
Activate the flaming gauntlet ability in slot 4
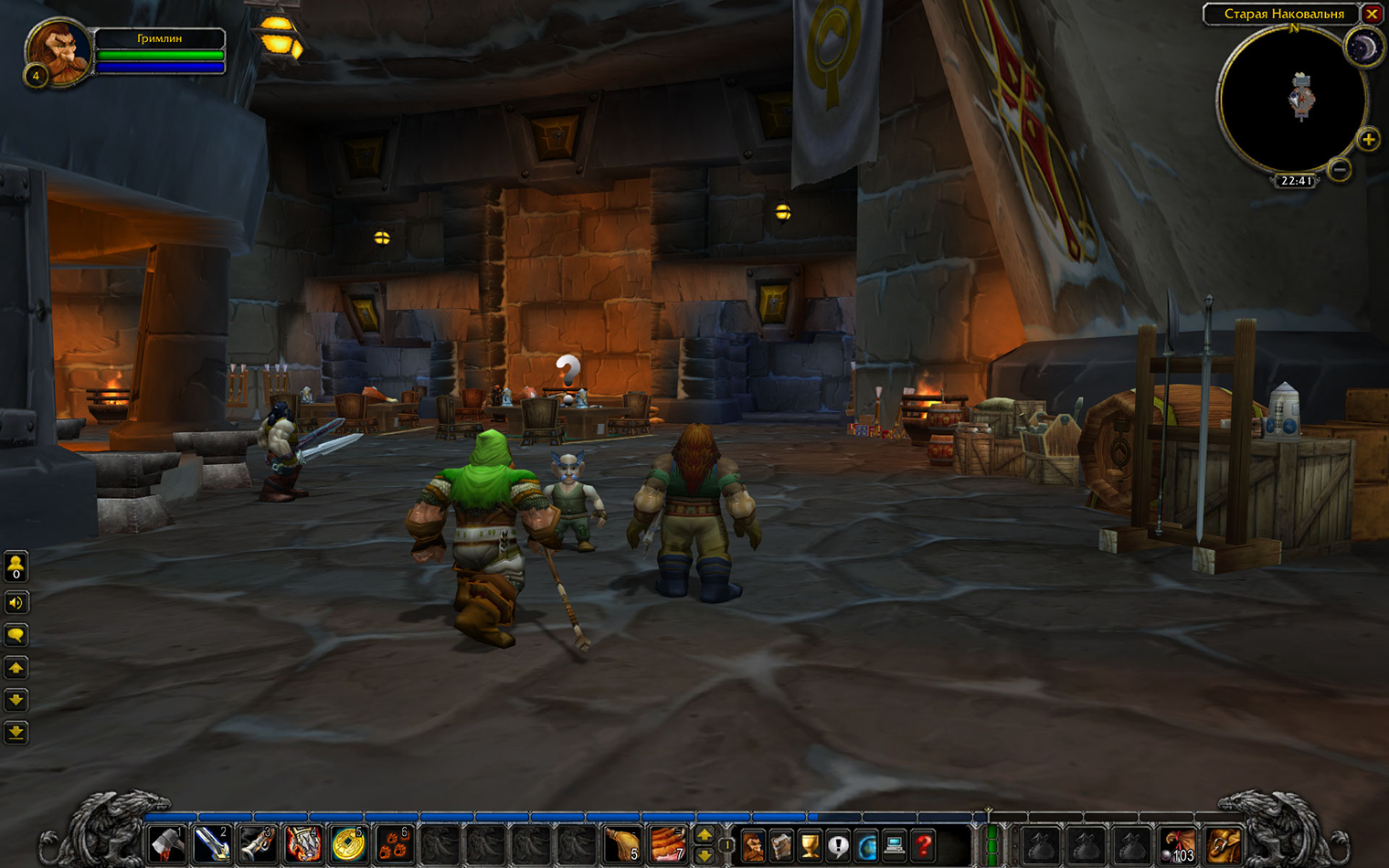pyautogui.click(x=303, y=844)
